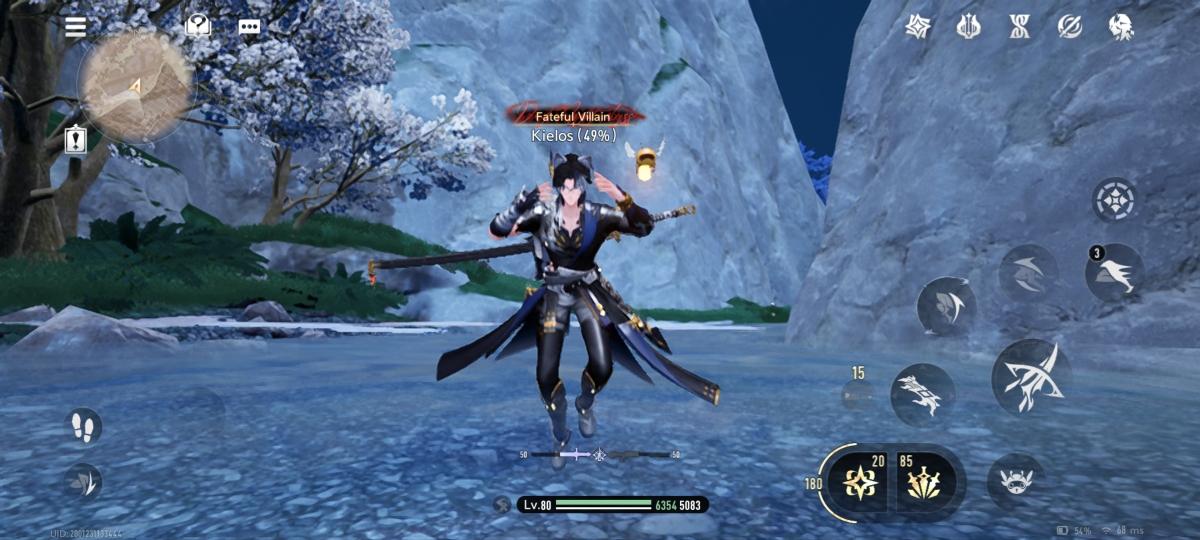Tap the target lock-on reticle button
Viewport: 1200px width, 540px height.
[x=1114, y=200]
